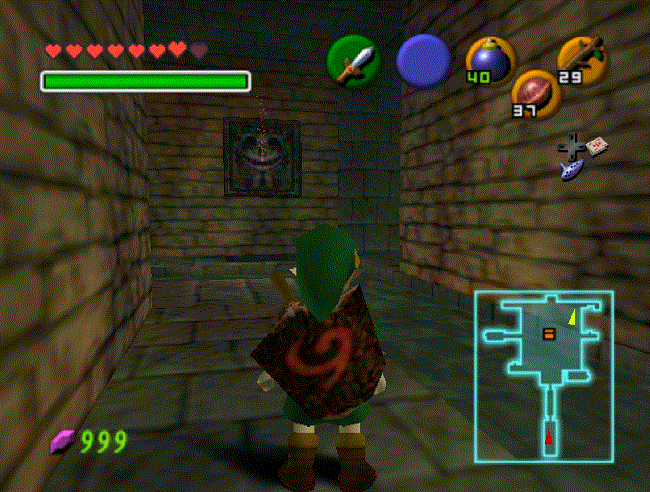Click the red entrance arrow on minimap
Screen dimensions: 650x492
548,436
